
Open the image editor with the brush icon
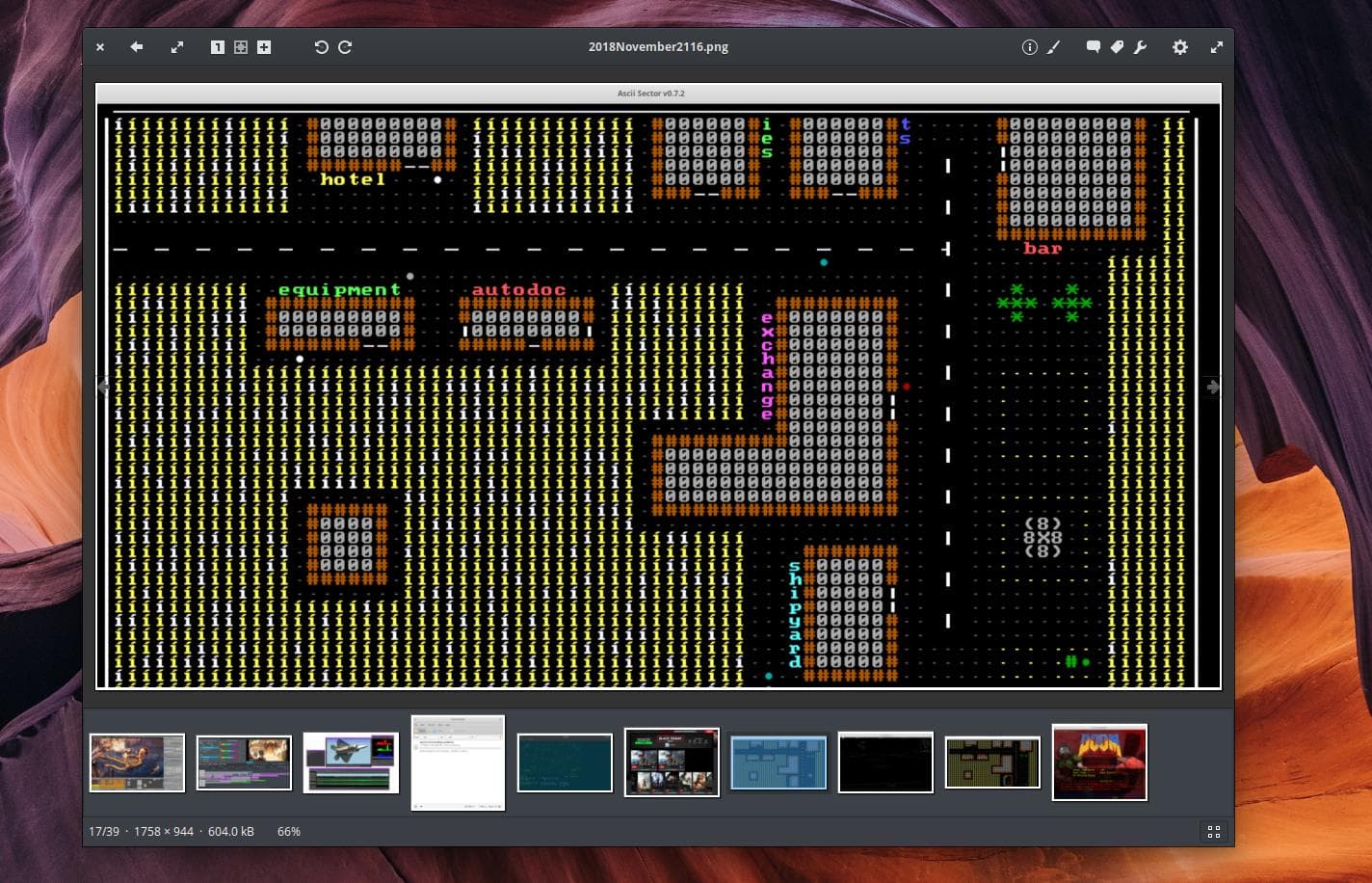1053,46
